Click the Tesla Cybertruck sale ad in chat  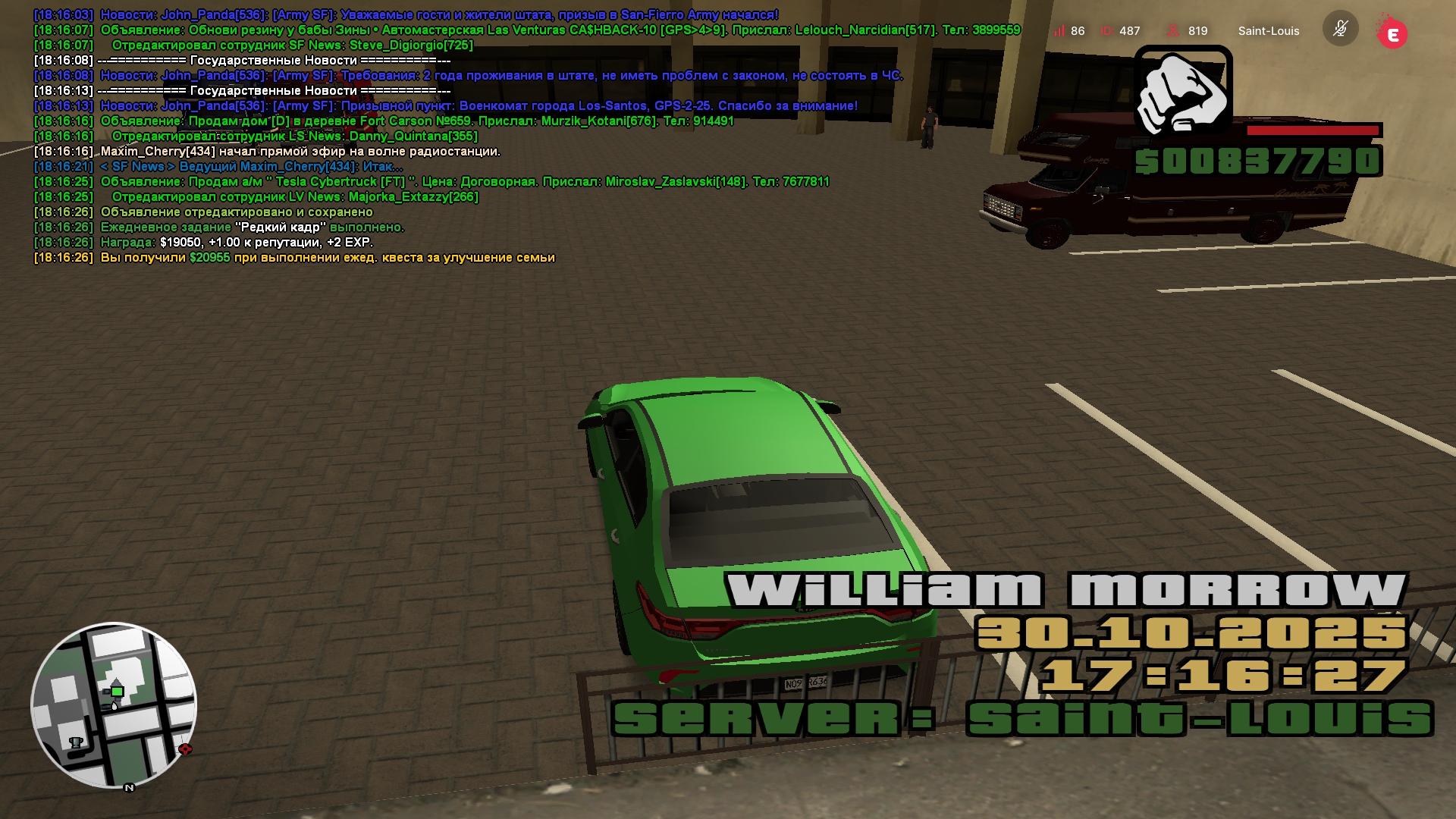click(x=464, y=182)
